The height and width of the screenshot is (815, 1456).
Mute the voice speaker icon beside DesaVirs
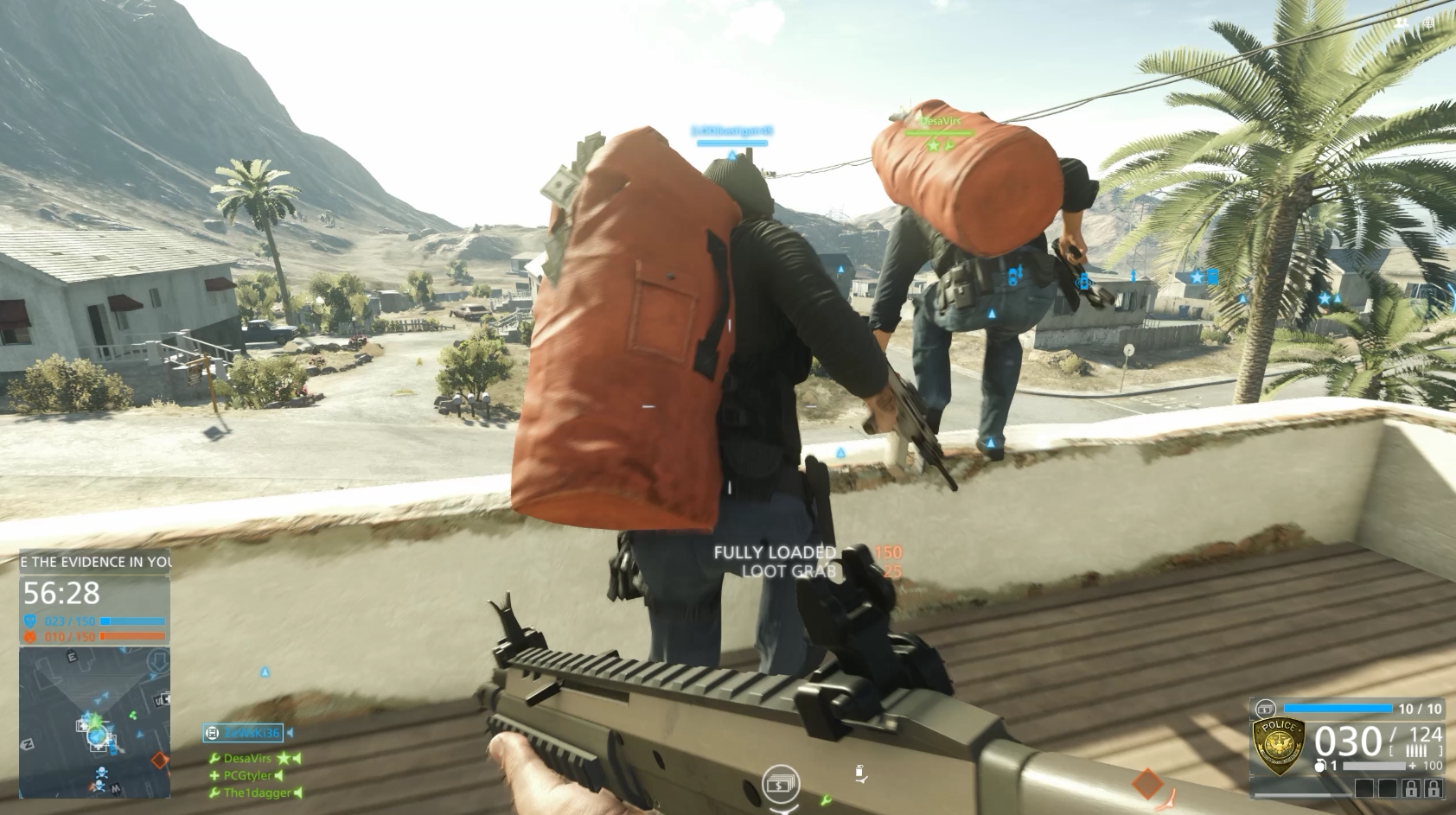(296, 758)
